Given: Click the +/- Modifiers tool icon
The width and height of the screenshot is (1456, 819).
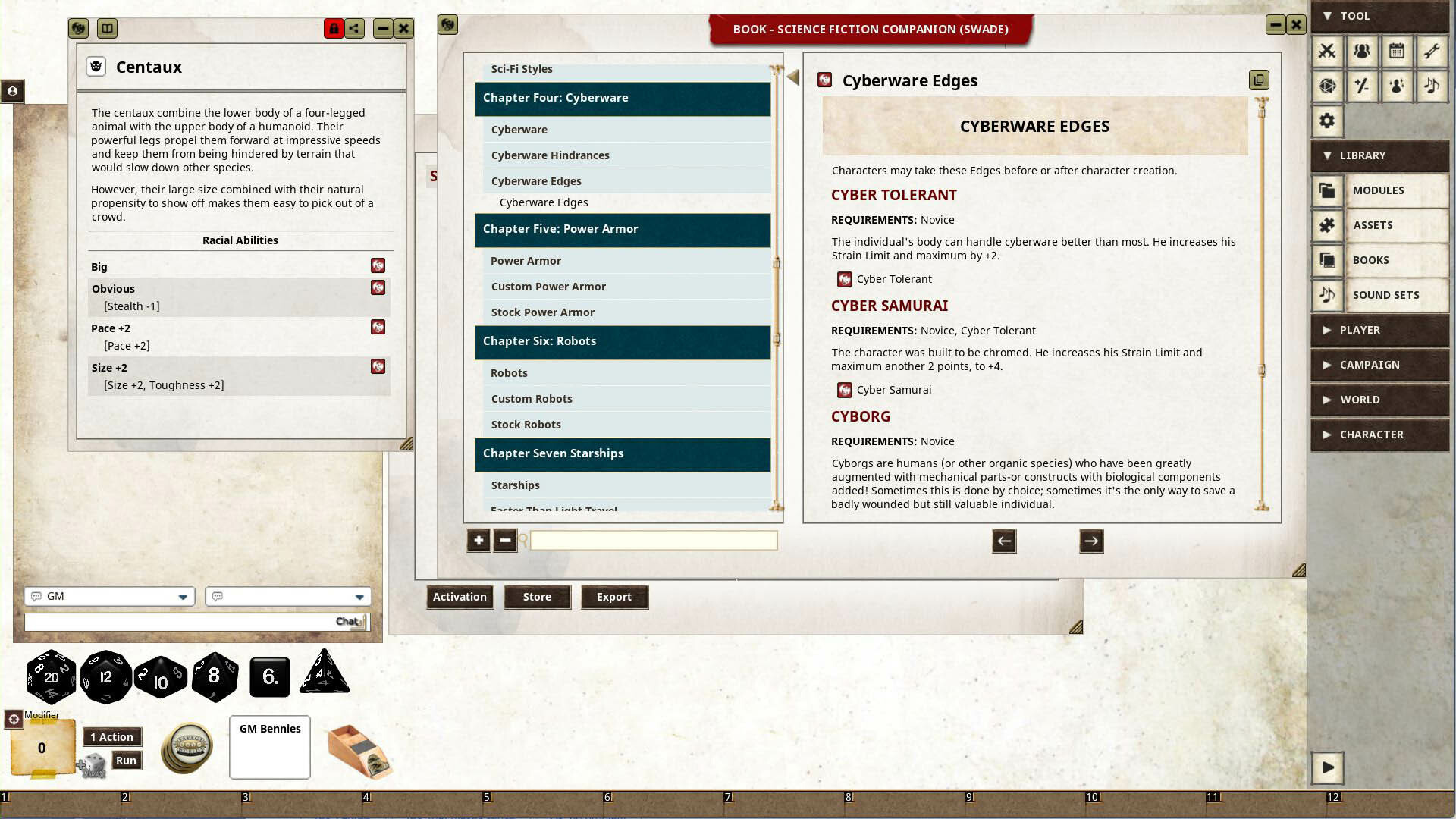Looking at the screenshot, I should 1362,86.
